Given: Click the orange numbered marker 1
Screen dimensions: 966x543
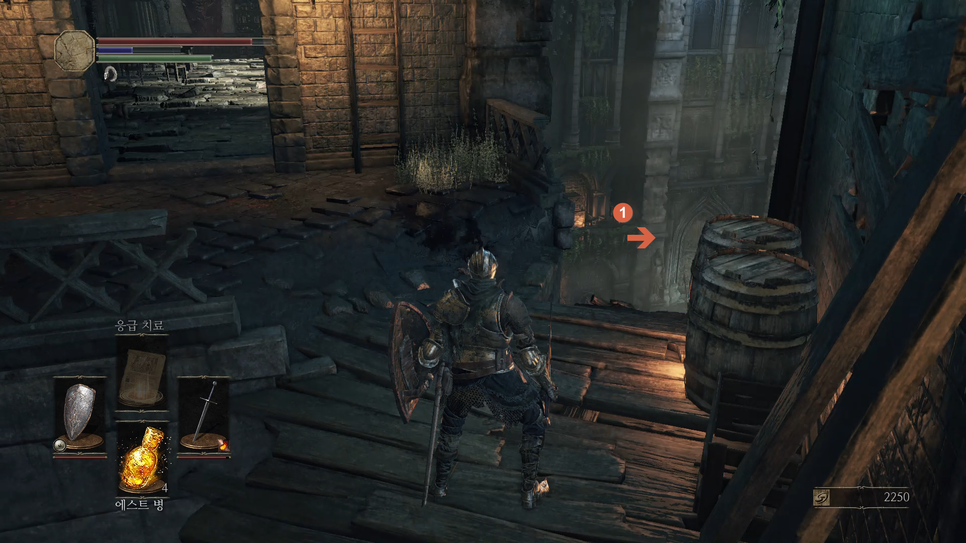Looking at the screenshot, I should pyautogui.click(x=622, y=213).
